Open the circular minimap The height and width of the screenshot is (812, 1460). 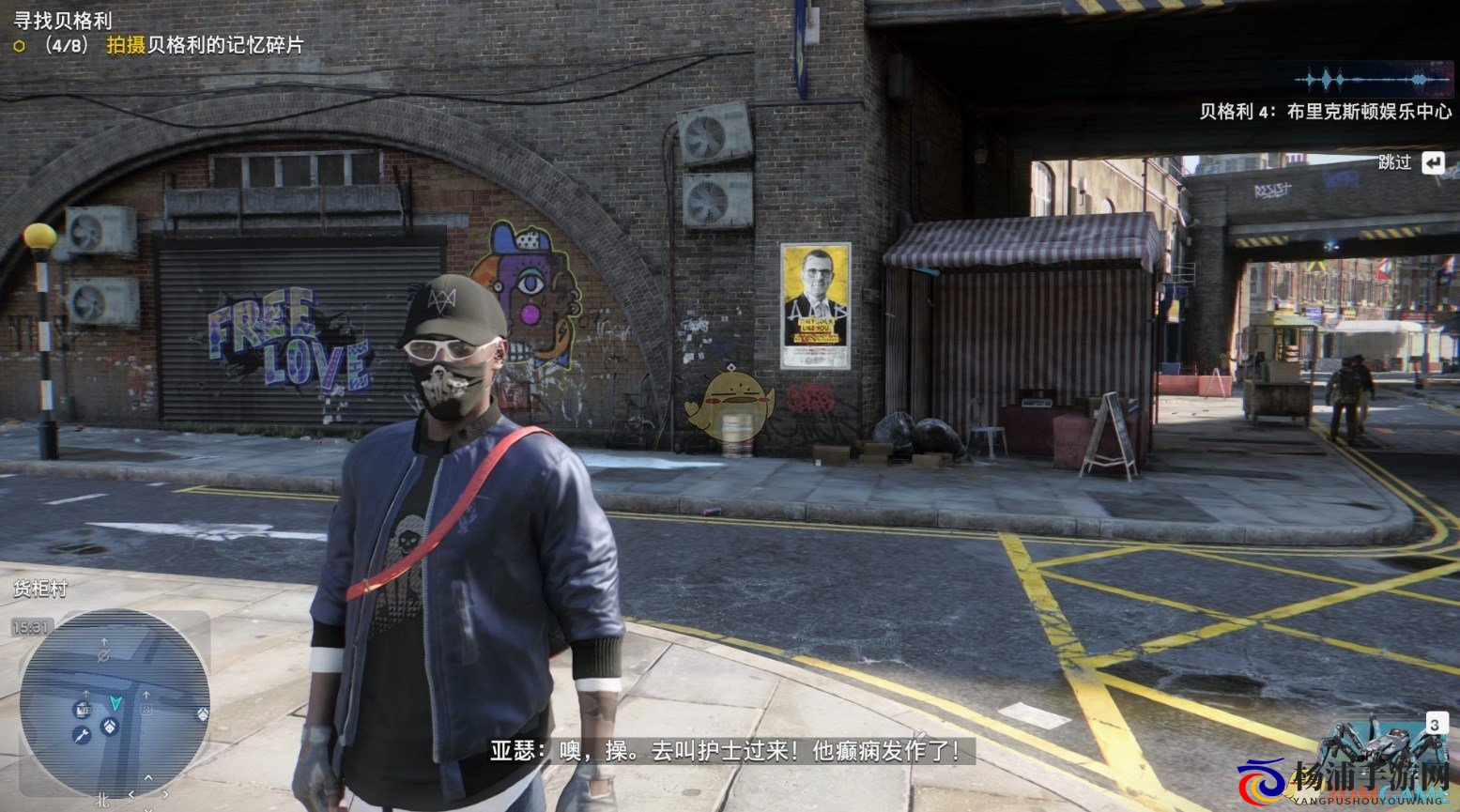tap(114, 703)
